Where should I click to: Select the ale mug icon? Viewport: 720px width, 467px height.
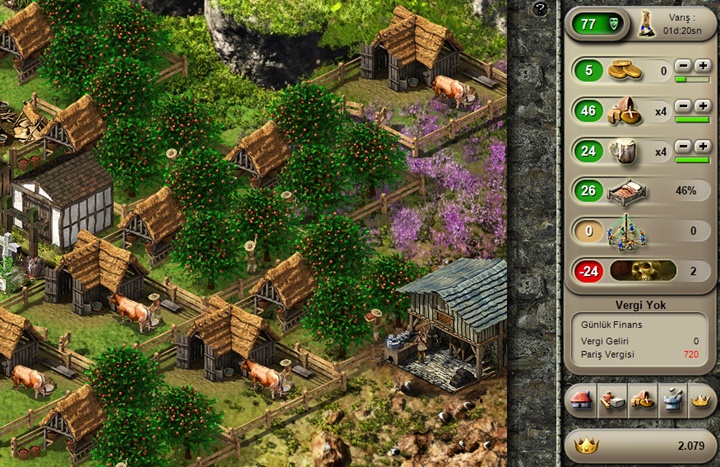tap(626, 151)
